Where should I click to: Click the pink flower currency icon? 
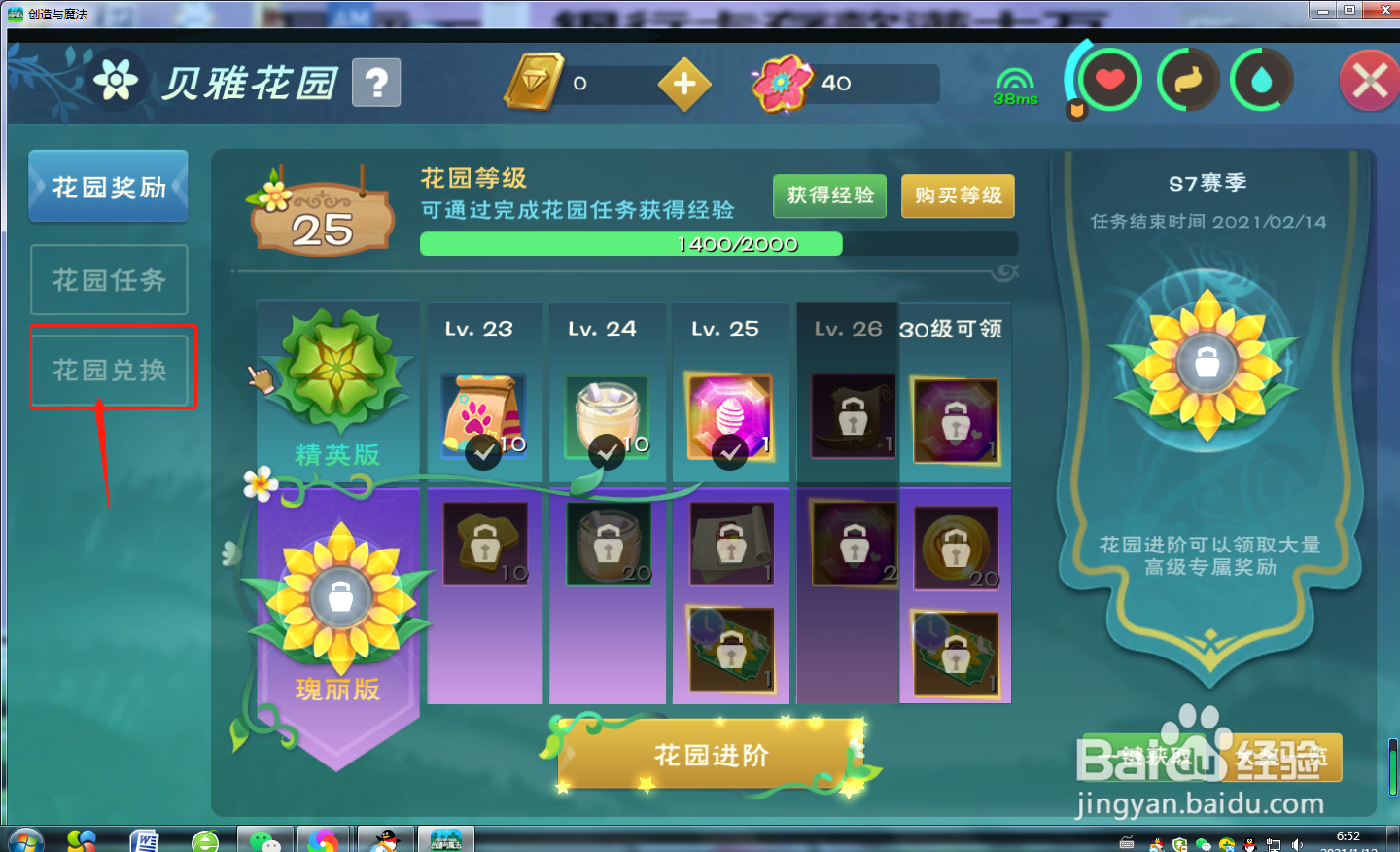(x=784, y=83)
